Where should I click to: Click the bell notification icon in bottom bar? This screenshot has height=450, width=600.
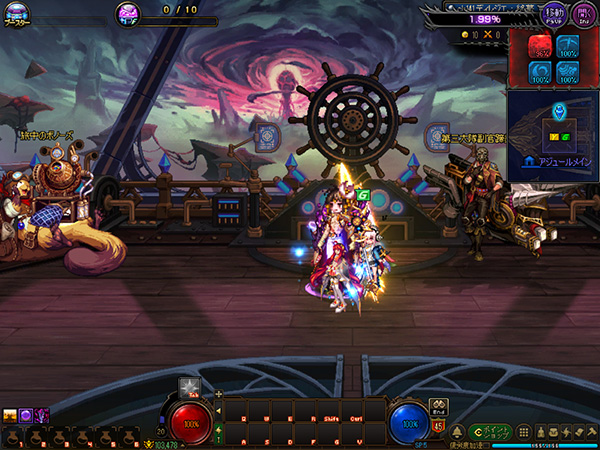[455, 432]
